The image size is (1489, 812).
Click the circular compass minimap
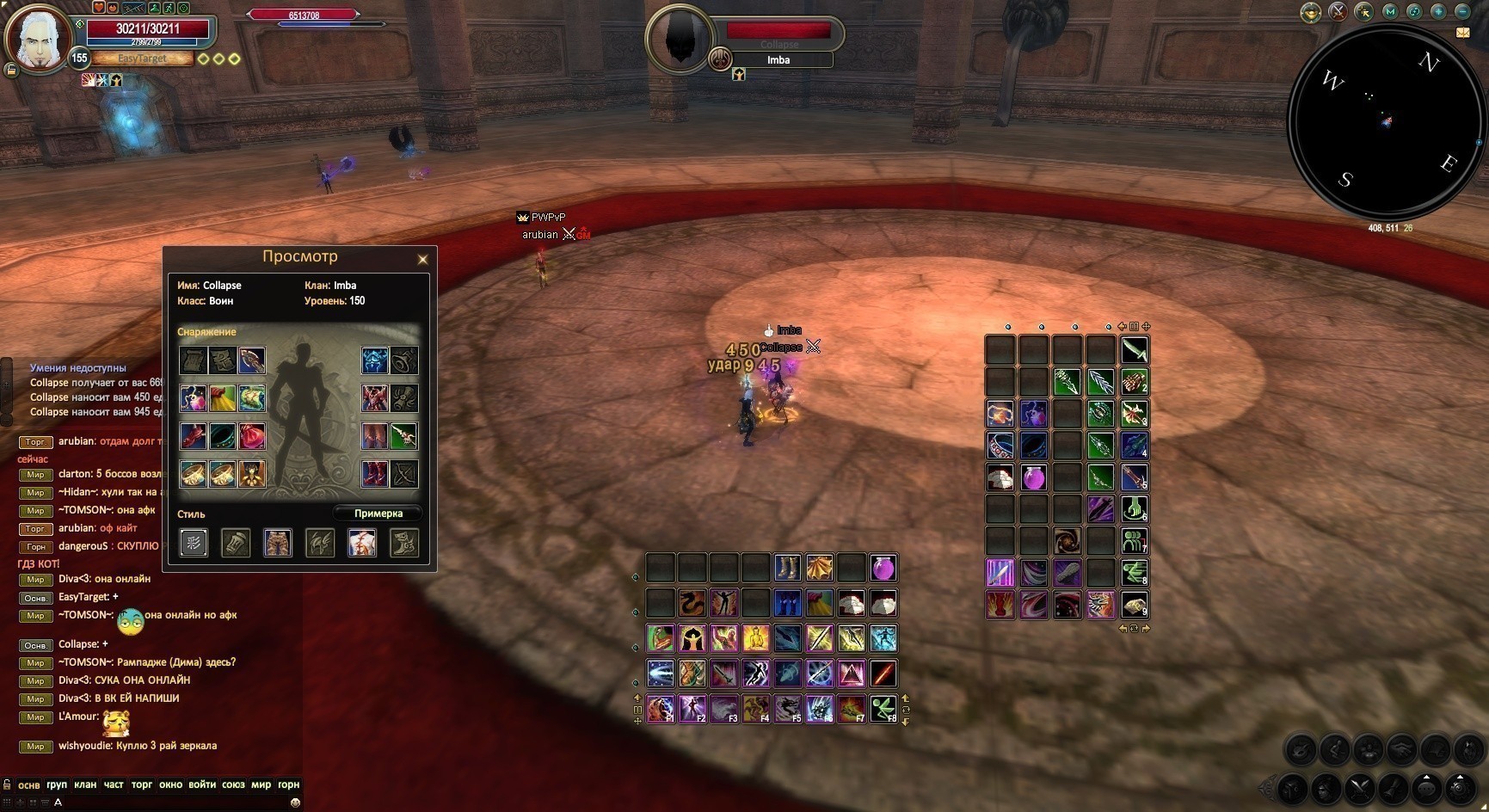point(1383,121)
